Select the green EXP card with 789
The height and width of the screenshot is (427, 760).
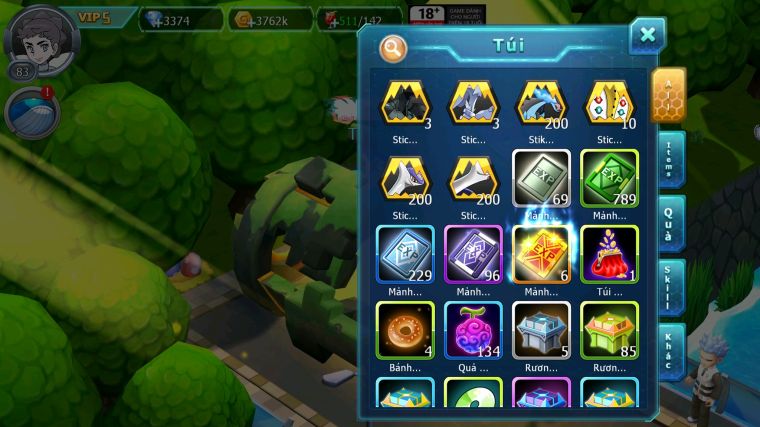click(x=609, y=178)
